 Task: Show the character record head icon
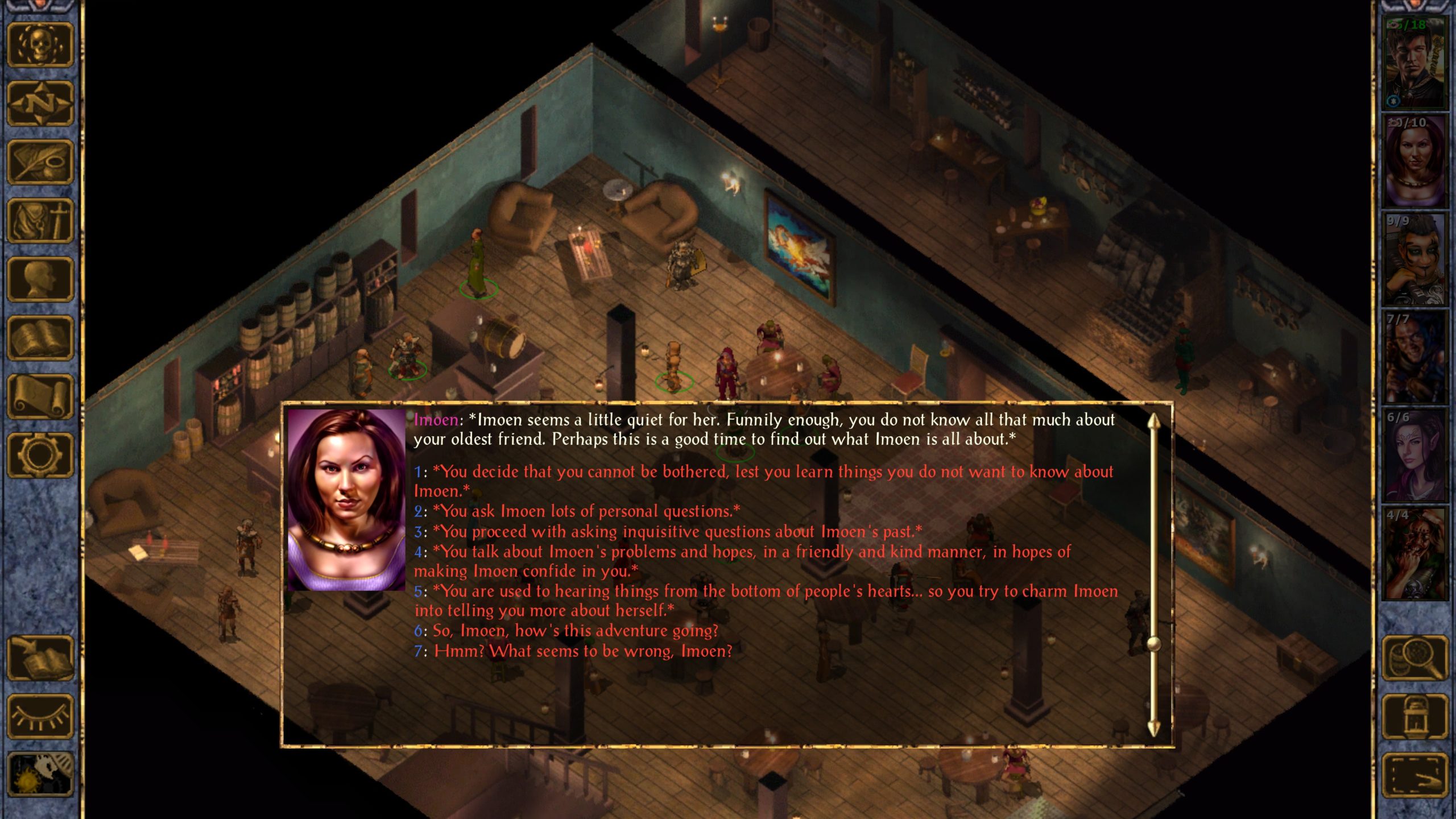pyautogui.click(x=40, y=279)
